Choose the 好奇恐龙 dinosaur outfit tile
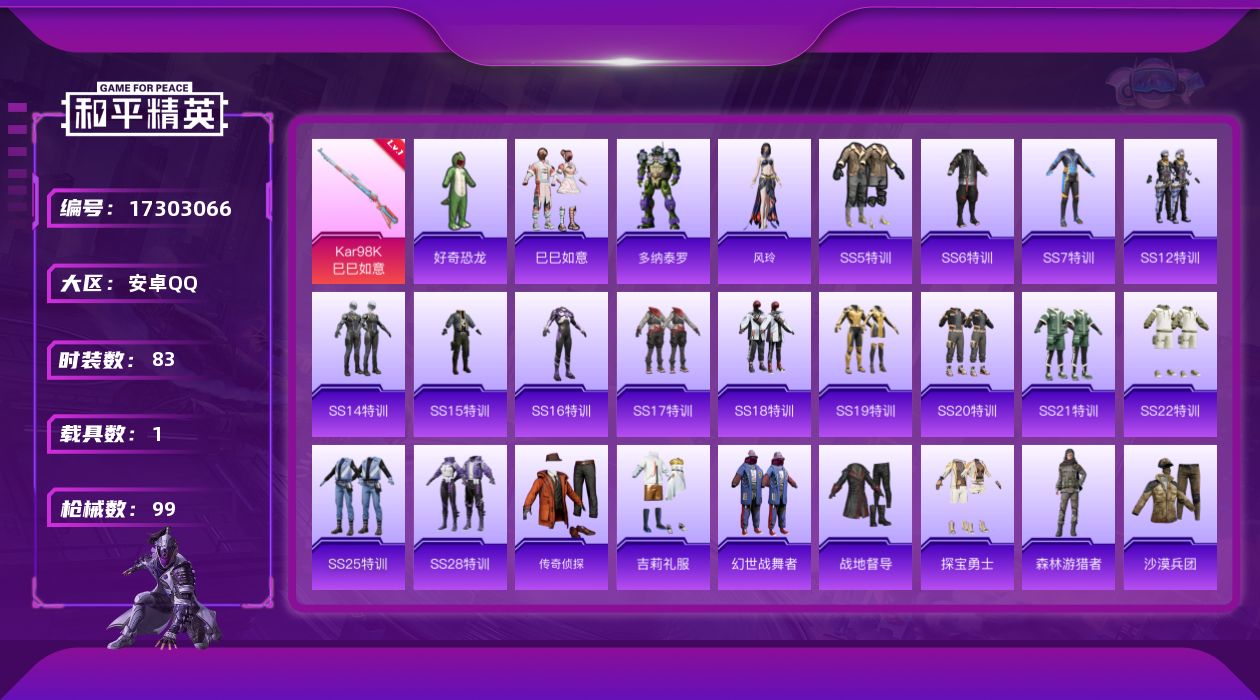 460,211
